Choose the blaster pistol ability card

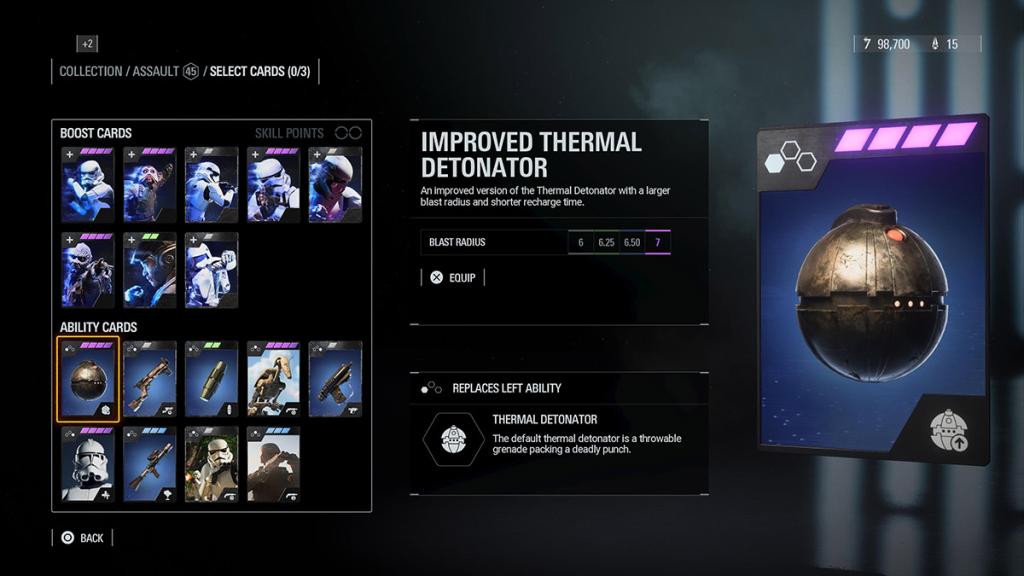[335, 379]
